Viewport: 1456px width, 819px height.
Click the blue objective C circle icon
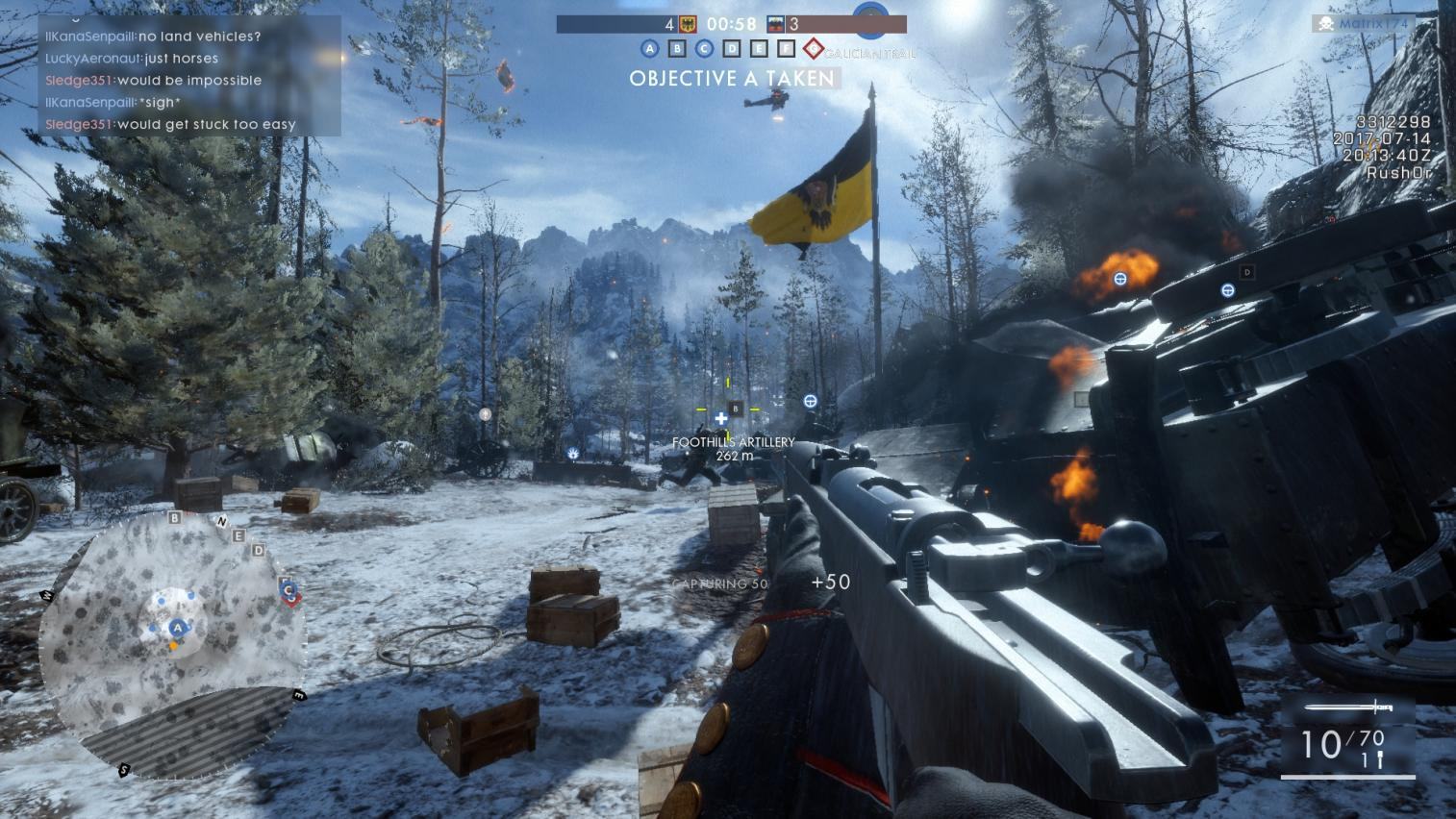[x=704, y=48]
